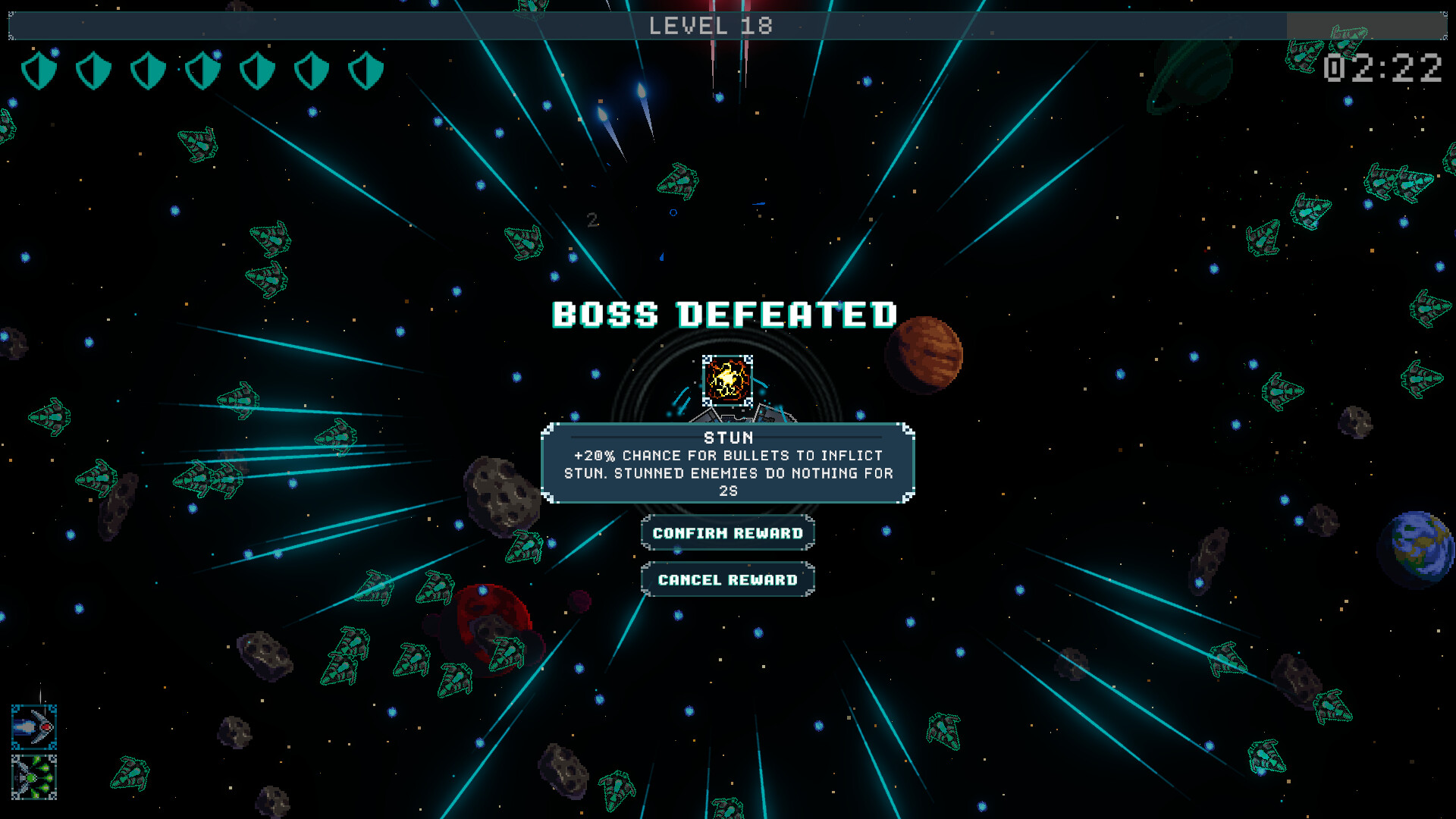Click the level progress bar at the top
Image resolution: width=1456 pixels, height=819 pixels.
click(x=713, y=25)
